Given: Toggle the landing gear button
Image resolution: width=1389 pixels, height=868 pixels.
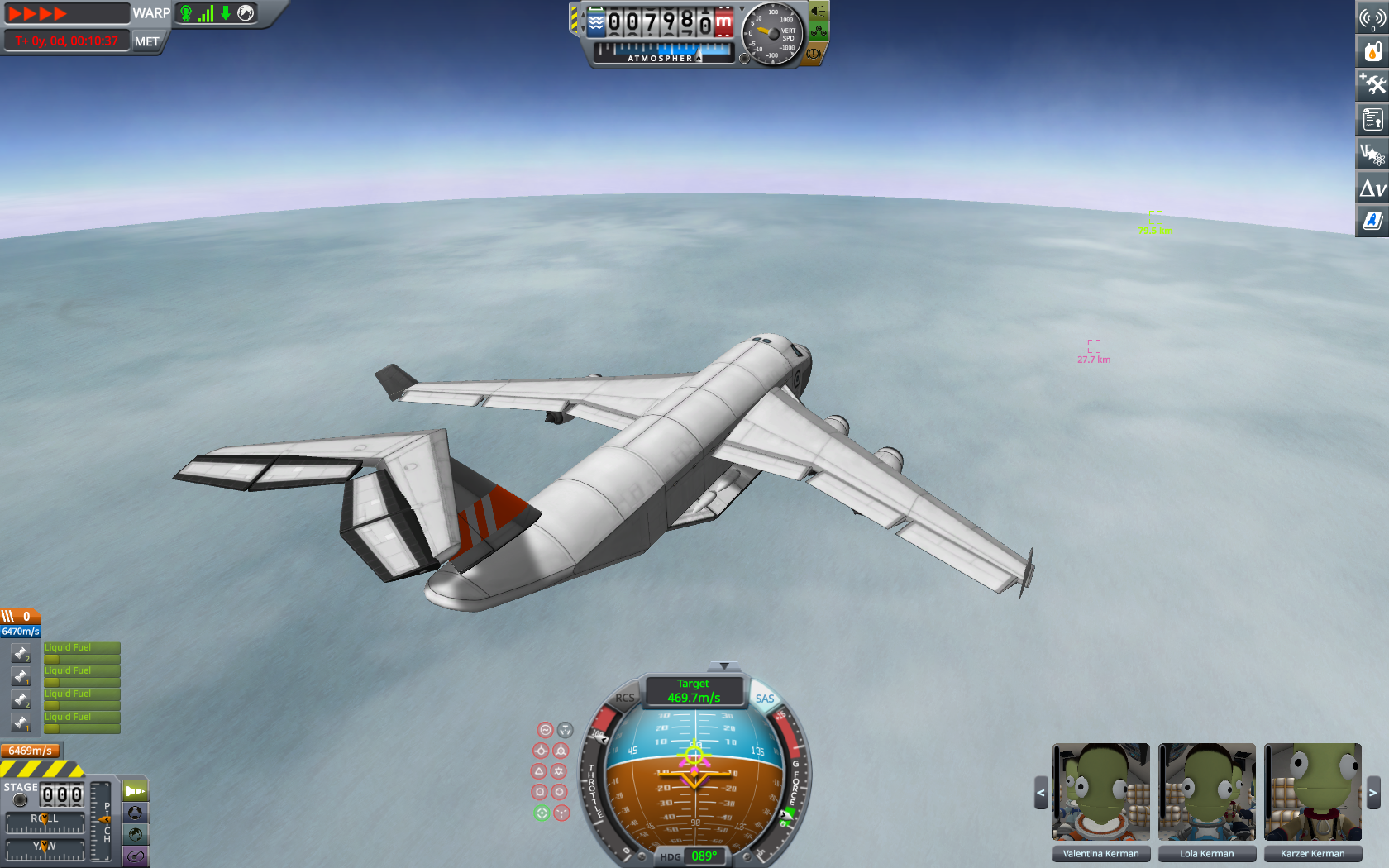Looking at the screenshot, I should (x=818, y=32).
